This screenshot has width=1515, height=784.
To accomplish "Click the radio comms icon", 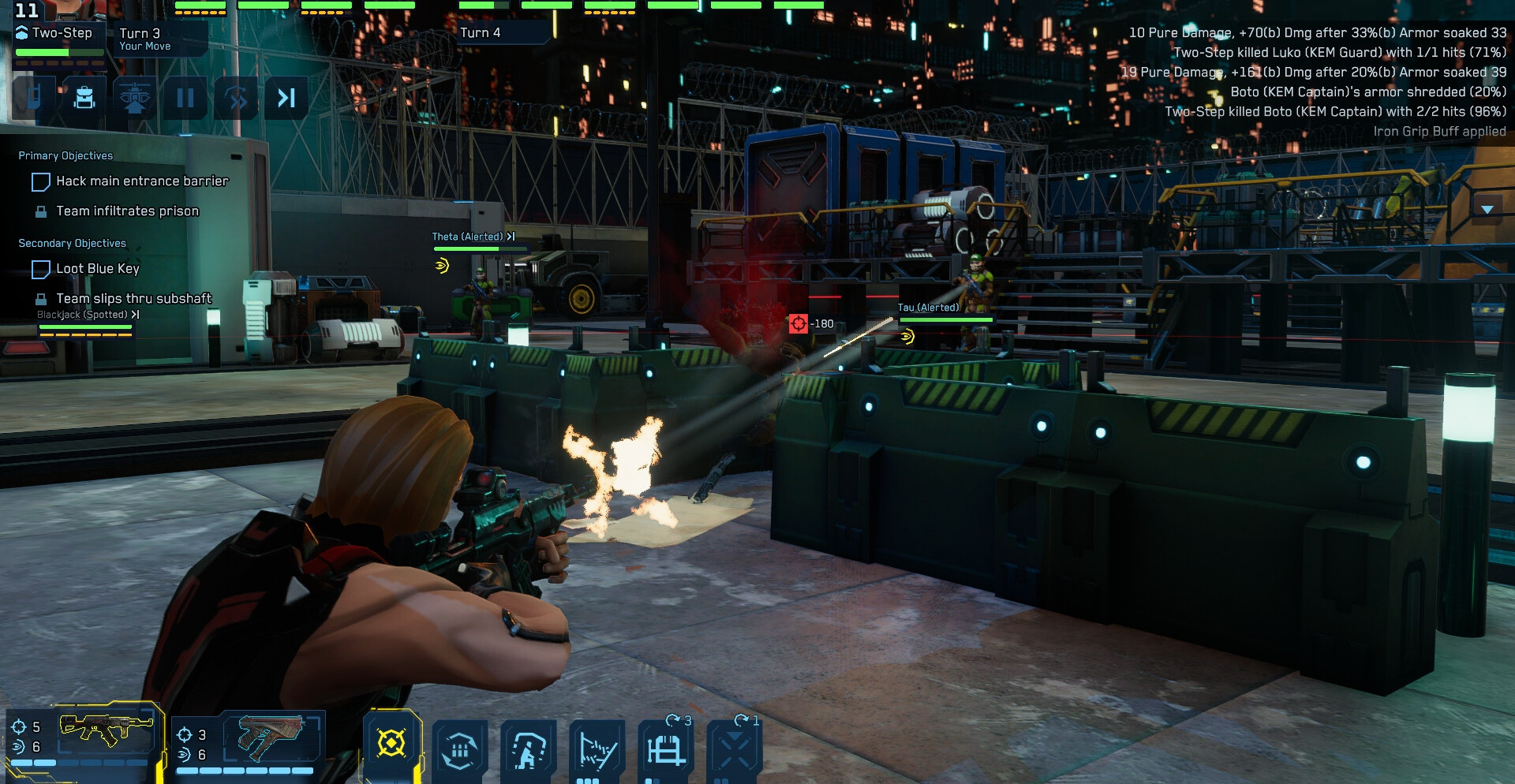I will point(34,98).
